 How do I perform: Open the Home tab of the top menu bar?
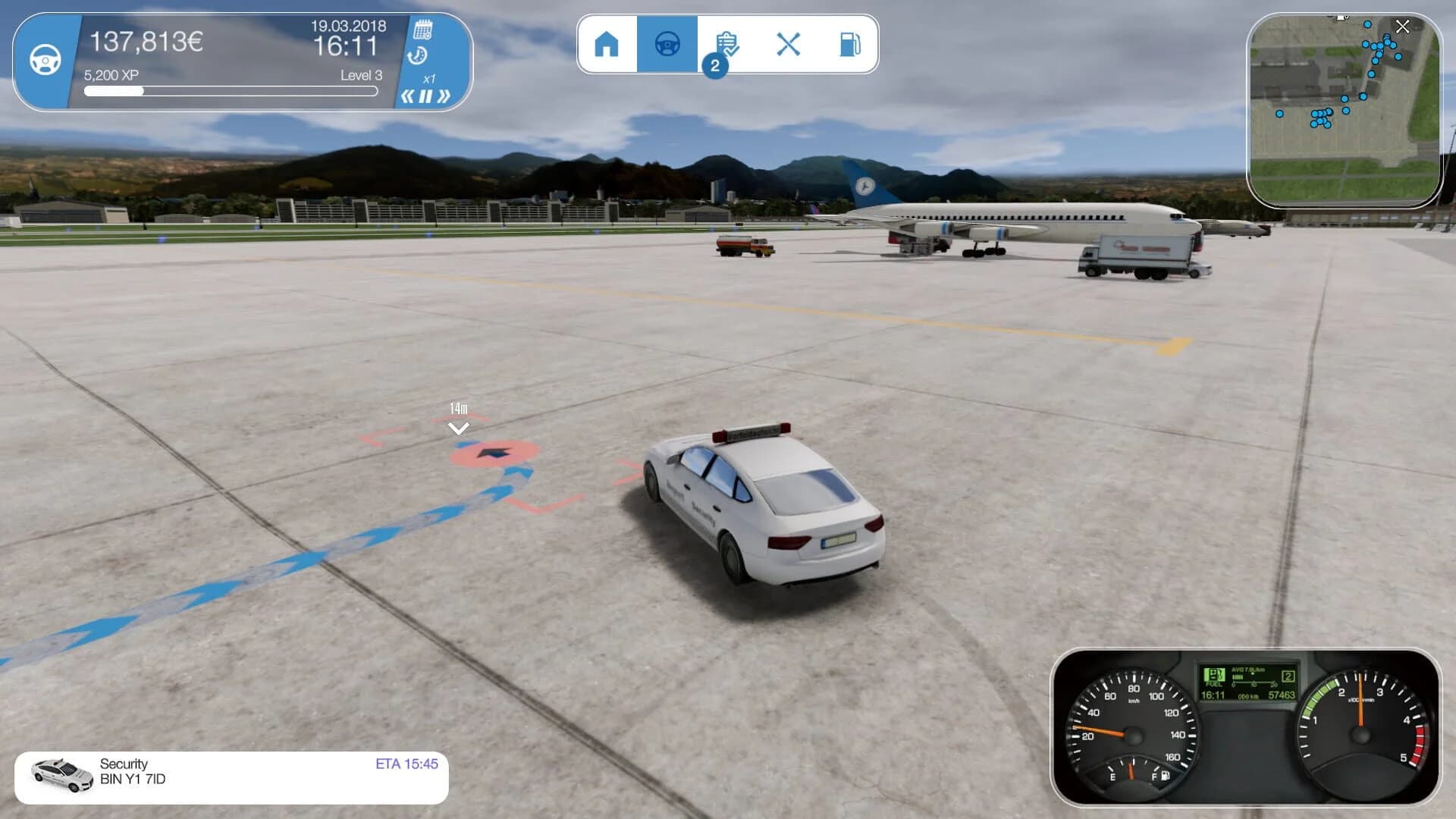click(x=607, y=44)
